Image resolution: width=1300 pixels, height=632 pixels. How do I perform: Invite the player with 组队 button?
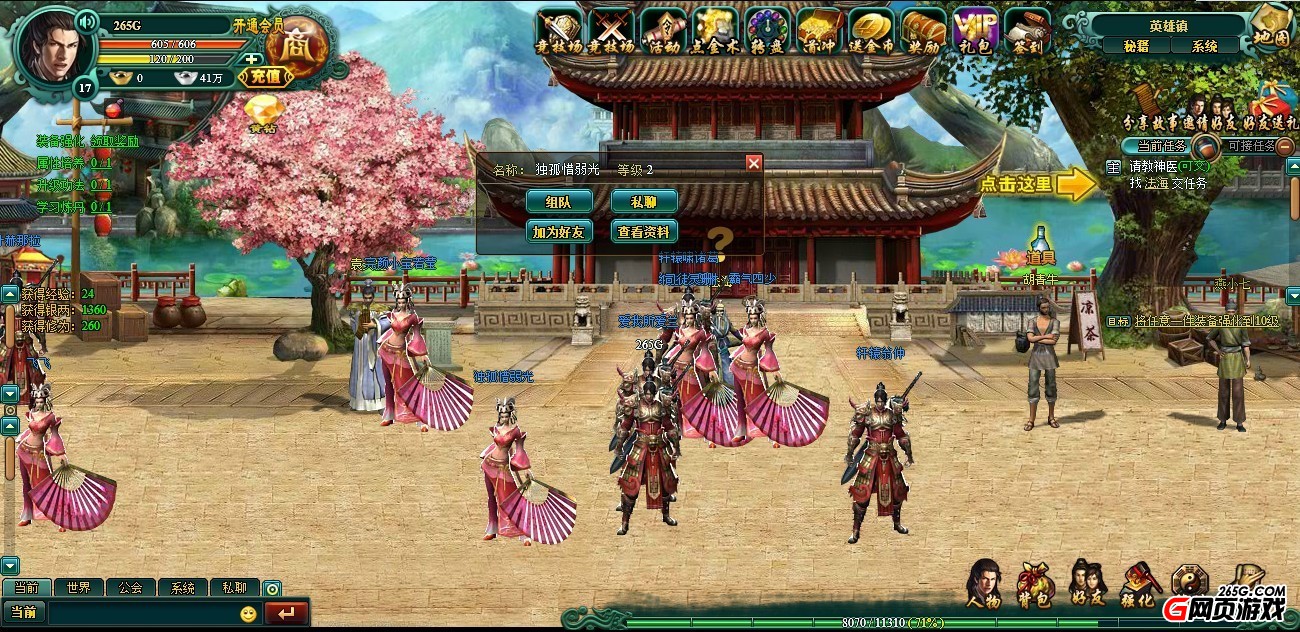(559, 201)
